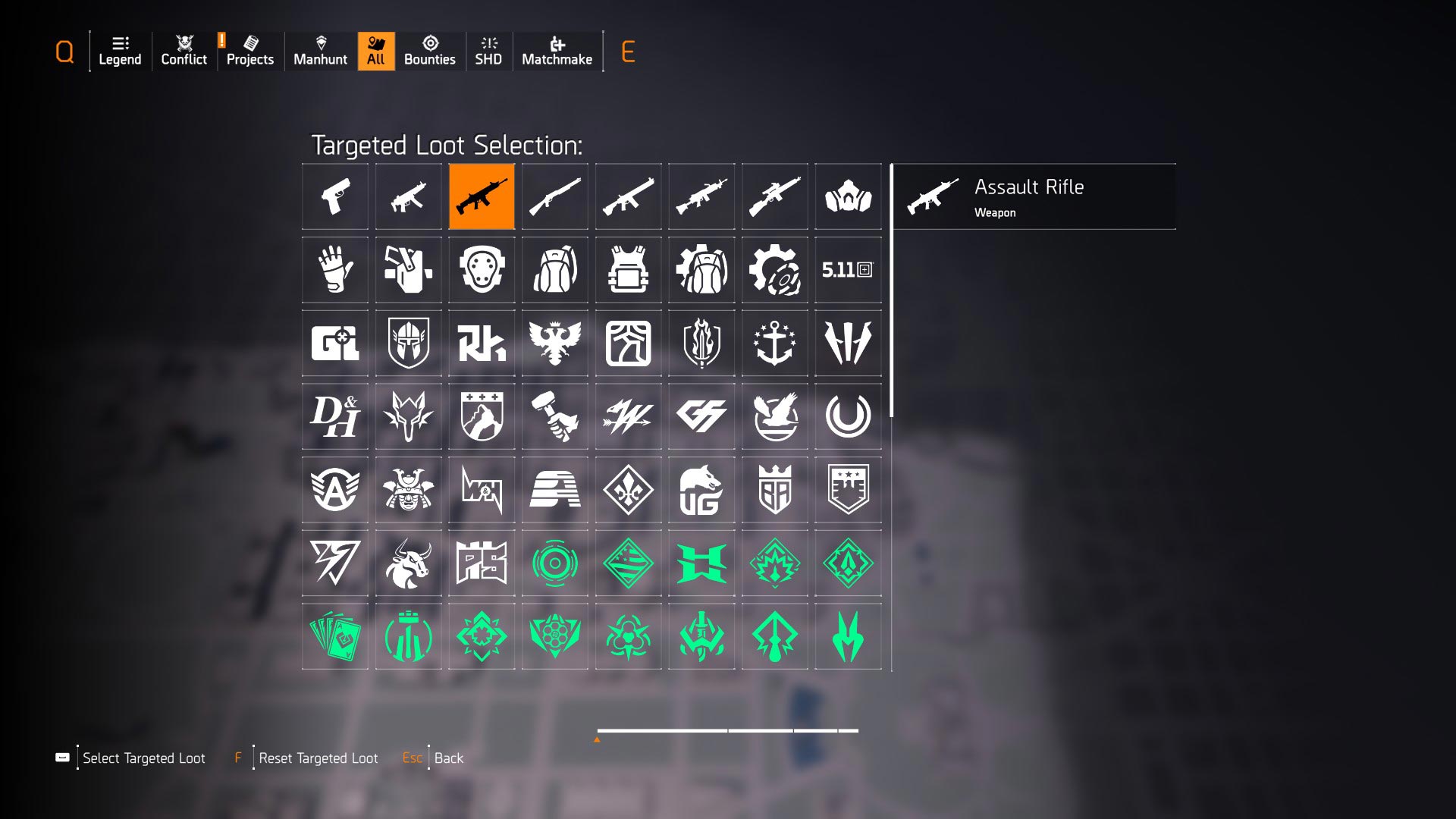
Task: Select the green playing cards gear set icon
Action: point(334,637)
